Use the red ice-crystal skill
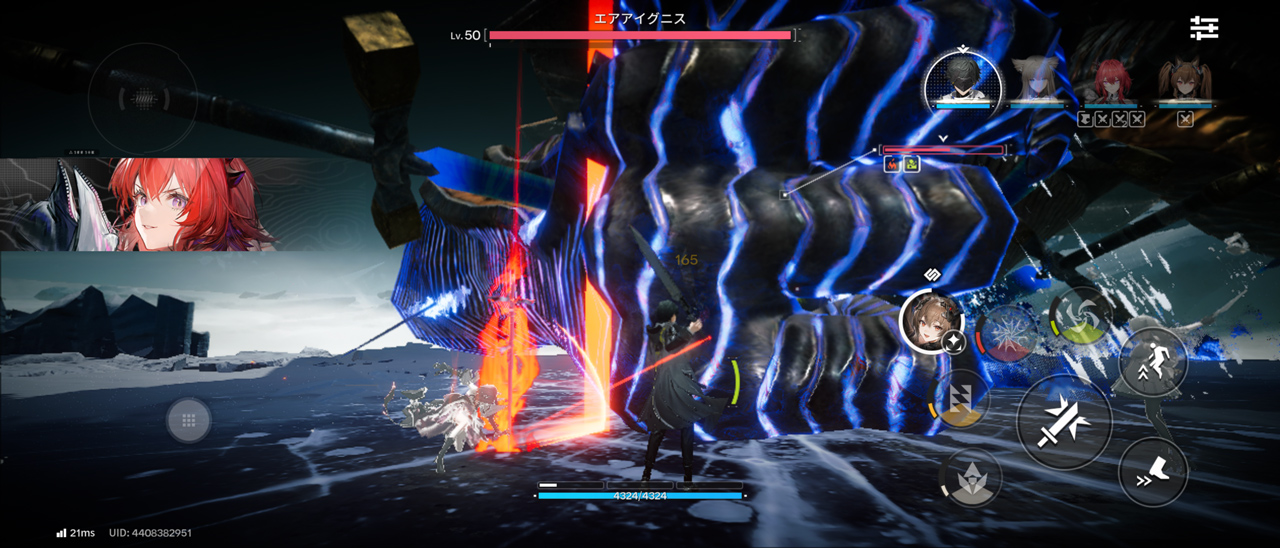The height and width of the screenshot is (548, 1280). 1008,333
